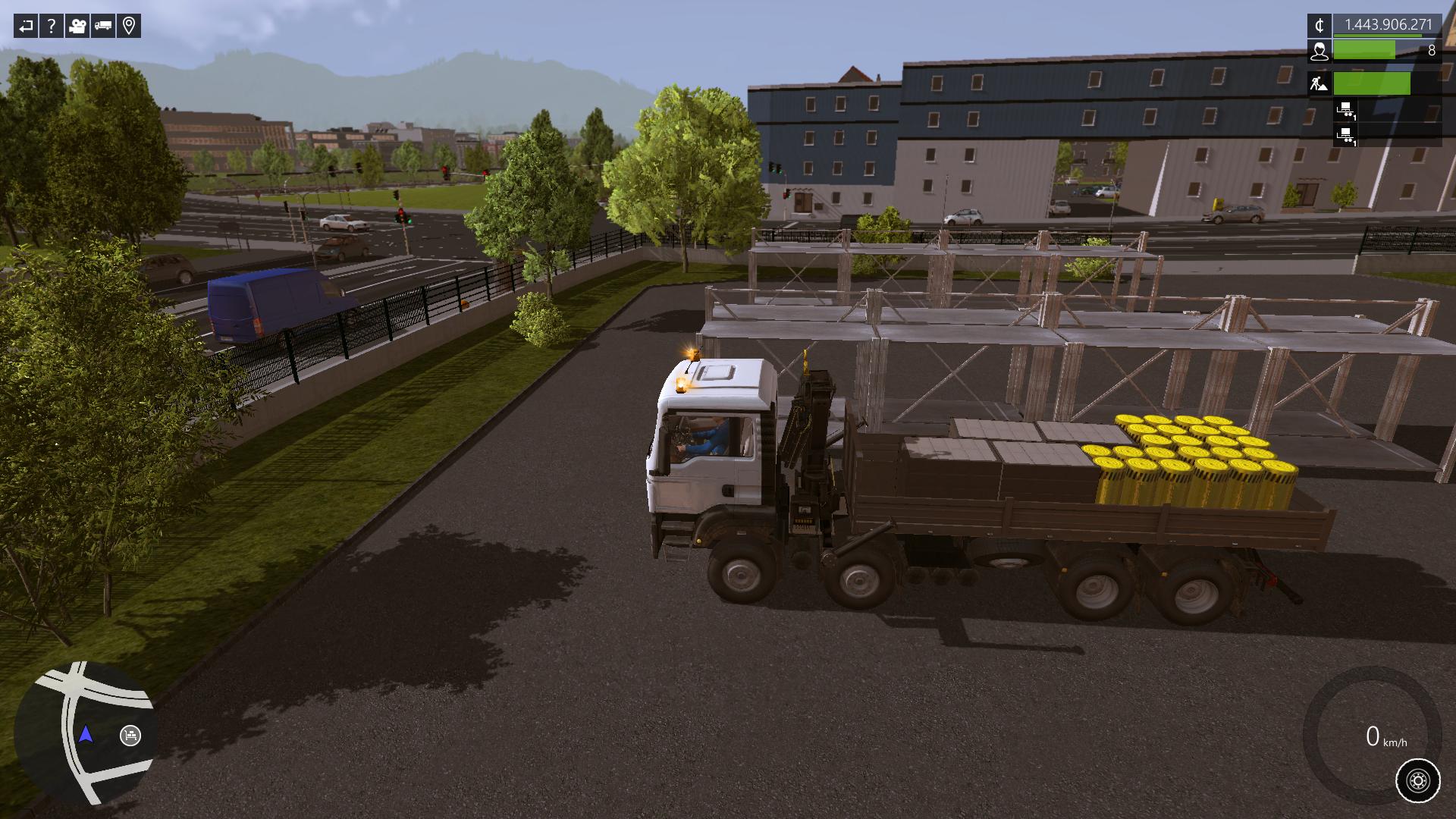Click the return arrow menu button
This screenshot has height=819, width=1456.
(x=26, y=27)
